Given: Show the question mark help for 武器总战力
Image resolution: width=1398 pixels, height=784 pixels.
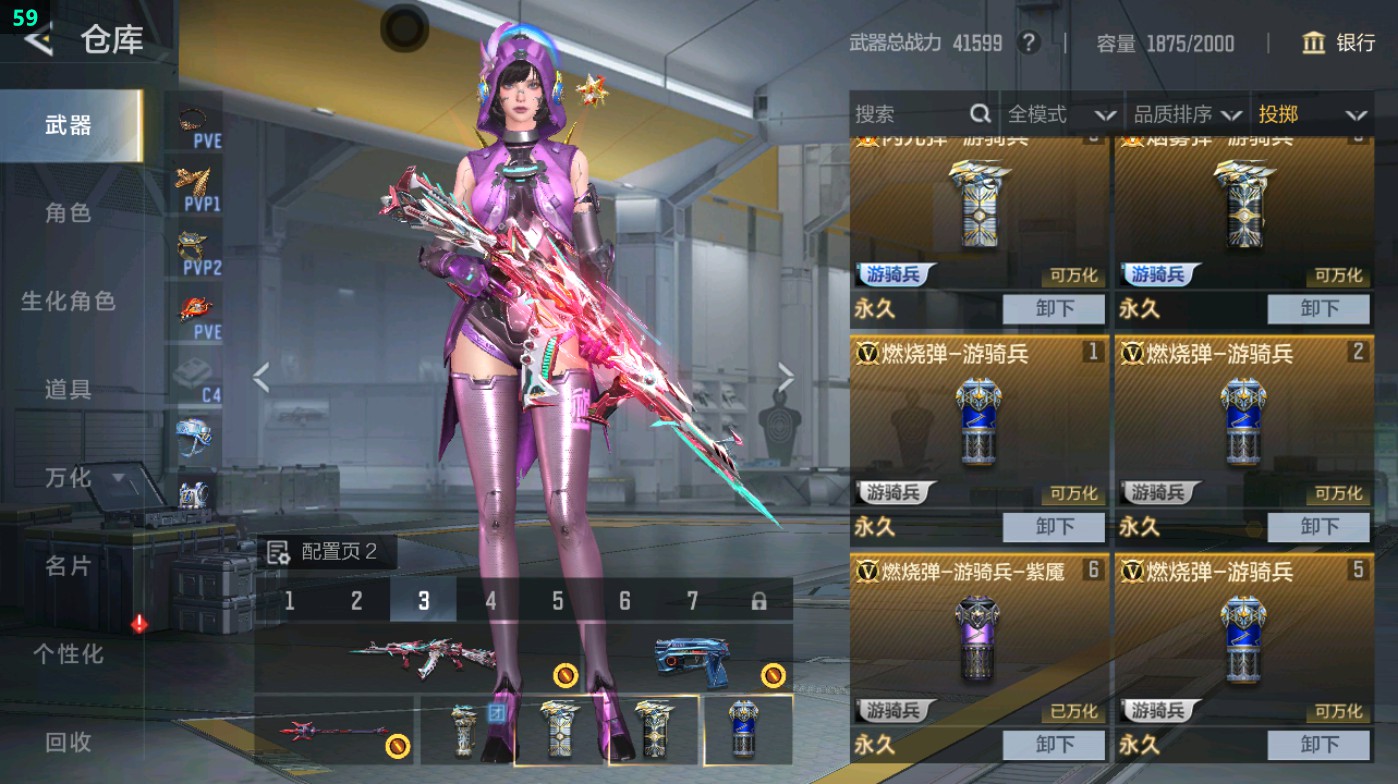Looking at the screenshot, I should [1028, 43].
